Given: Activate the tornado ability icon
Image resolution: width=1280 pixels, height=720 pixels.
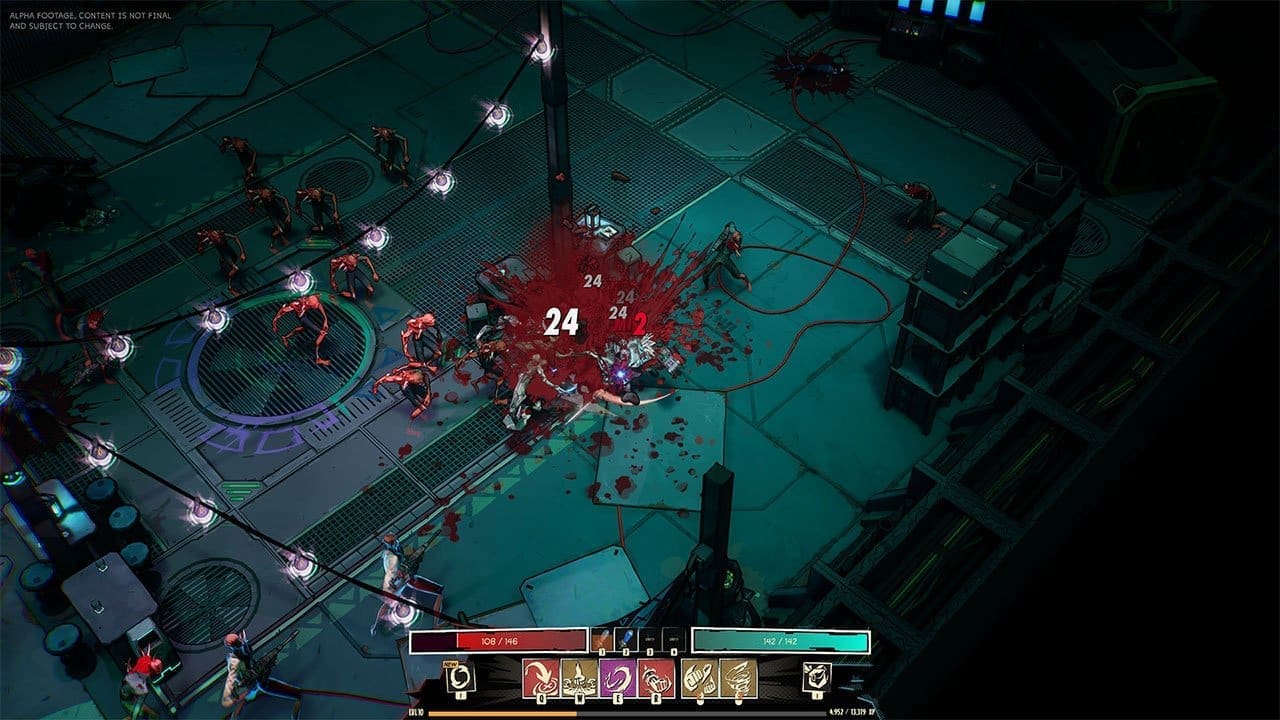Looking at the screenshot, I should pos(738,679).
